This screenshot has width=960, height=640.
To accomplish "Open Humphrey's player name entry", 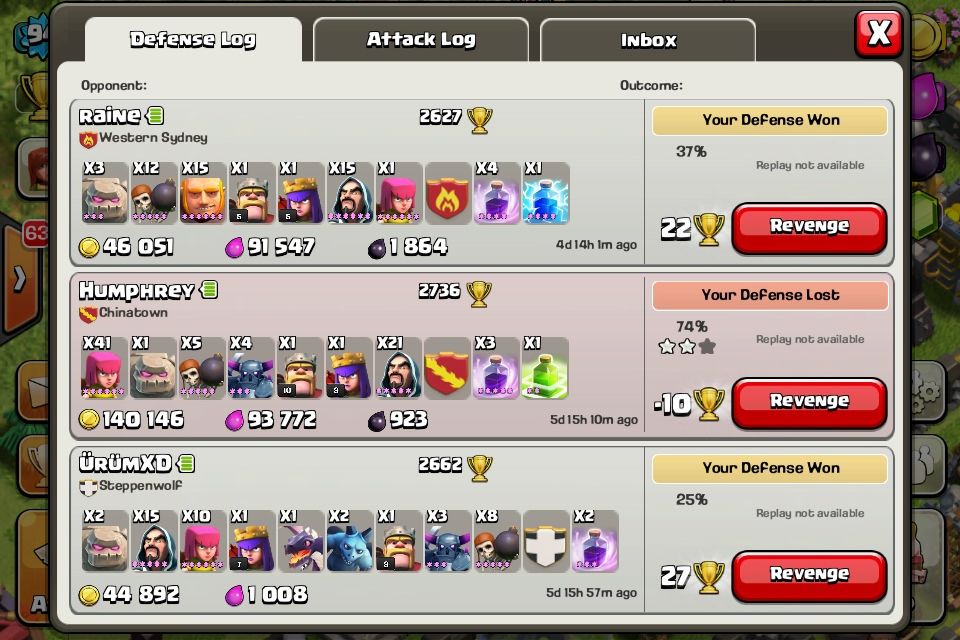I will point(136,291).
